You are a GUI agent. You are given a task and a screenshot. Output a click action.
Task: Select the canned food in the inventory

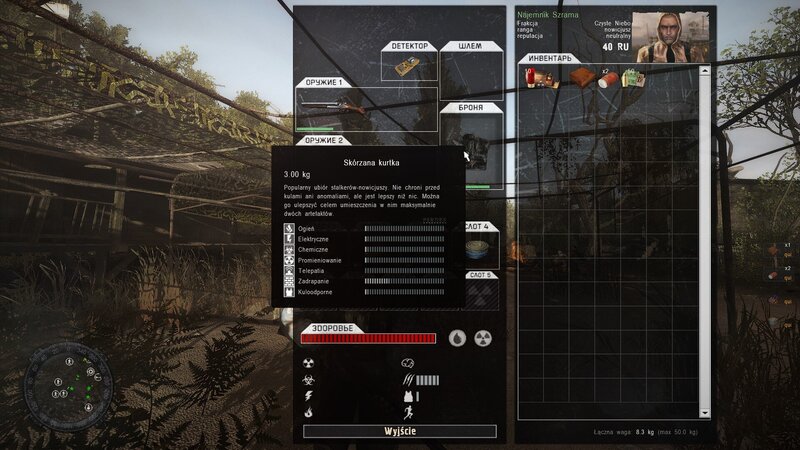(x=607, y=79)
